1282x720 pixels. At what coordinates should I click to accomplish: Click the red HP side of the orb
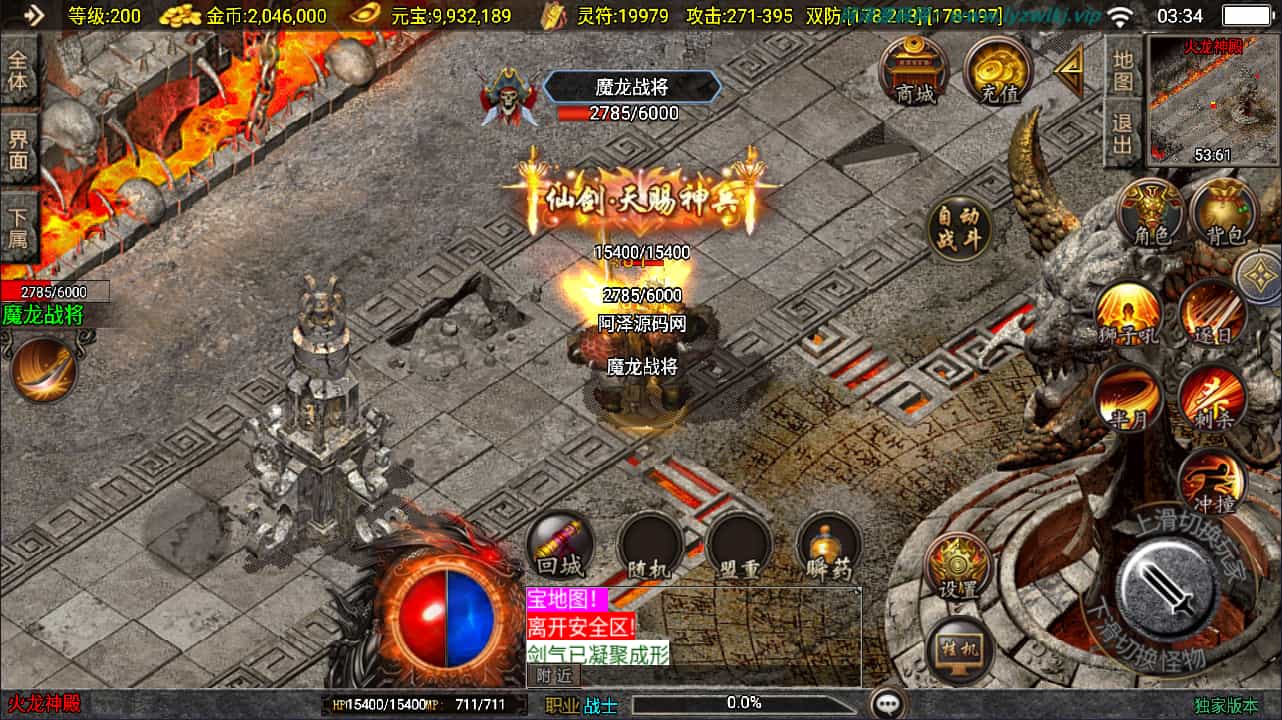pyautogui.click(x=428, y=615)
